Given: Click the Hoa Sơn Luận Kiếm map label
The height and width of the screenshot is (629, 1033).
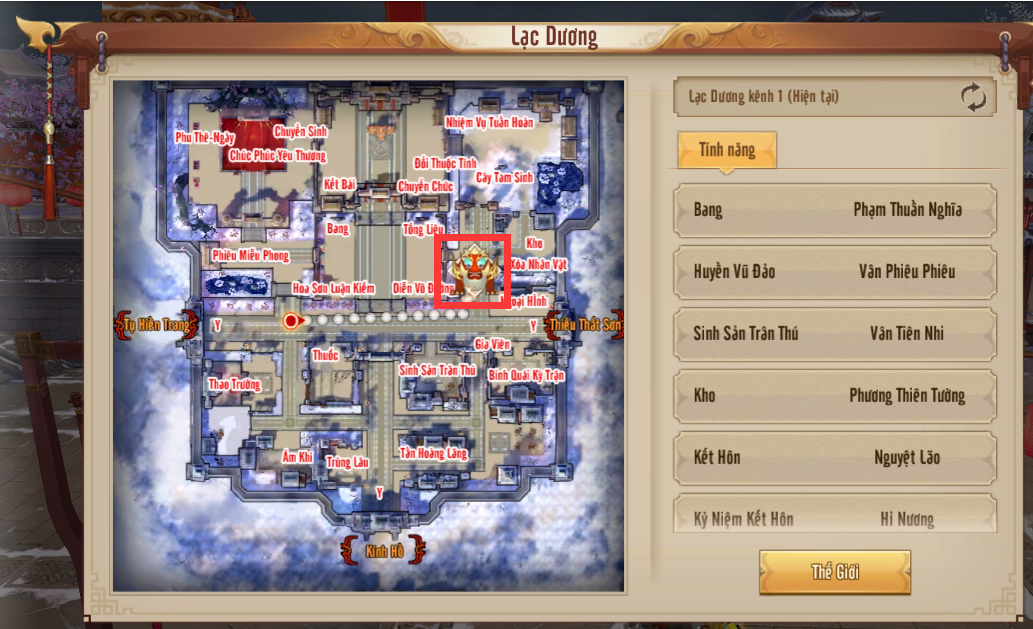Looking at the screenshot, I should pos(333,288).
